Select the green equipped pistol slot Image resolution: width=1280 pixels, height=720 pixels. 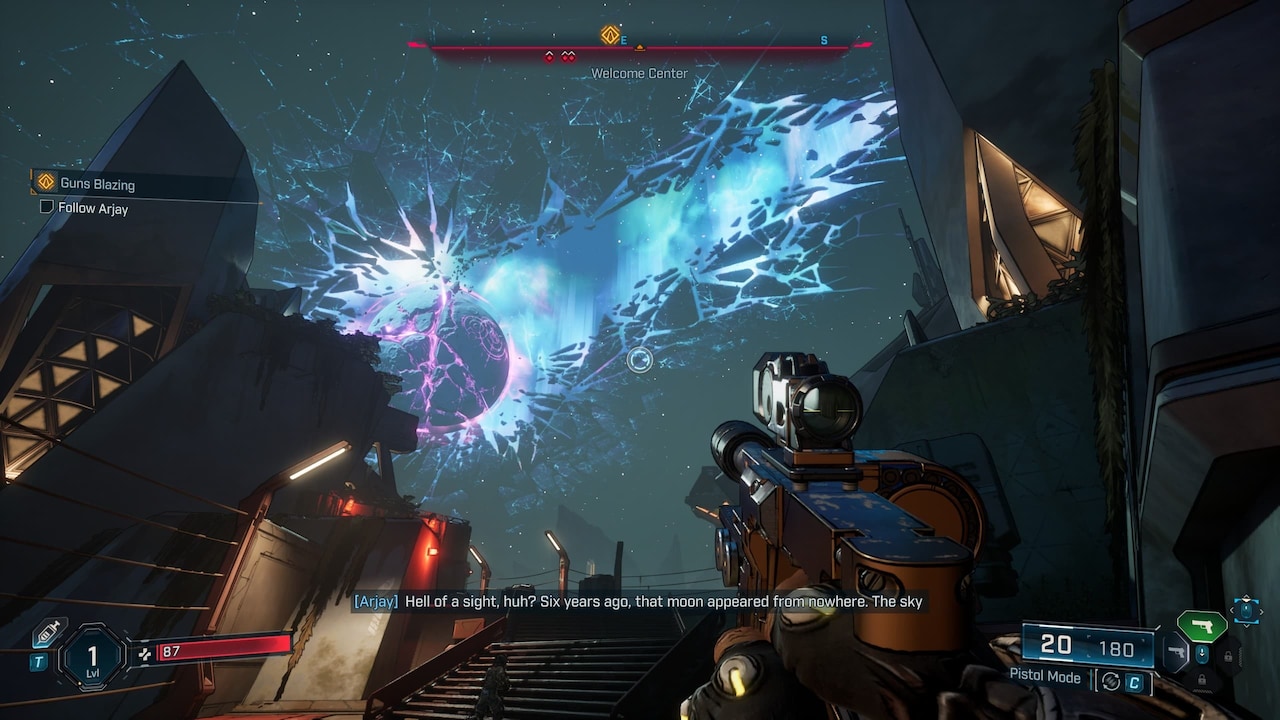pyautogui.click(x=1202, y=626)
